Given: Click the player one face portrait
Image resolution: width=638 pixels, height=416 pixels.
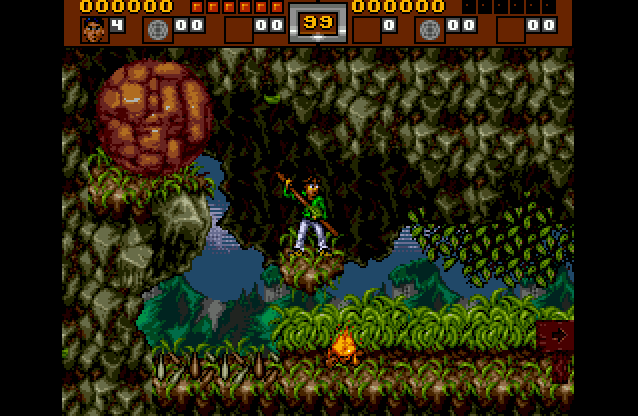Looking at the screenshot, I should click(91, 27).
